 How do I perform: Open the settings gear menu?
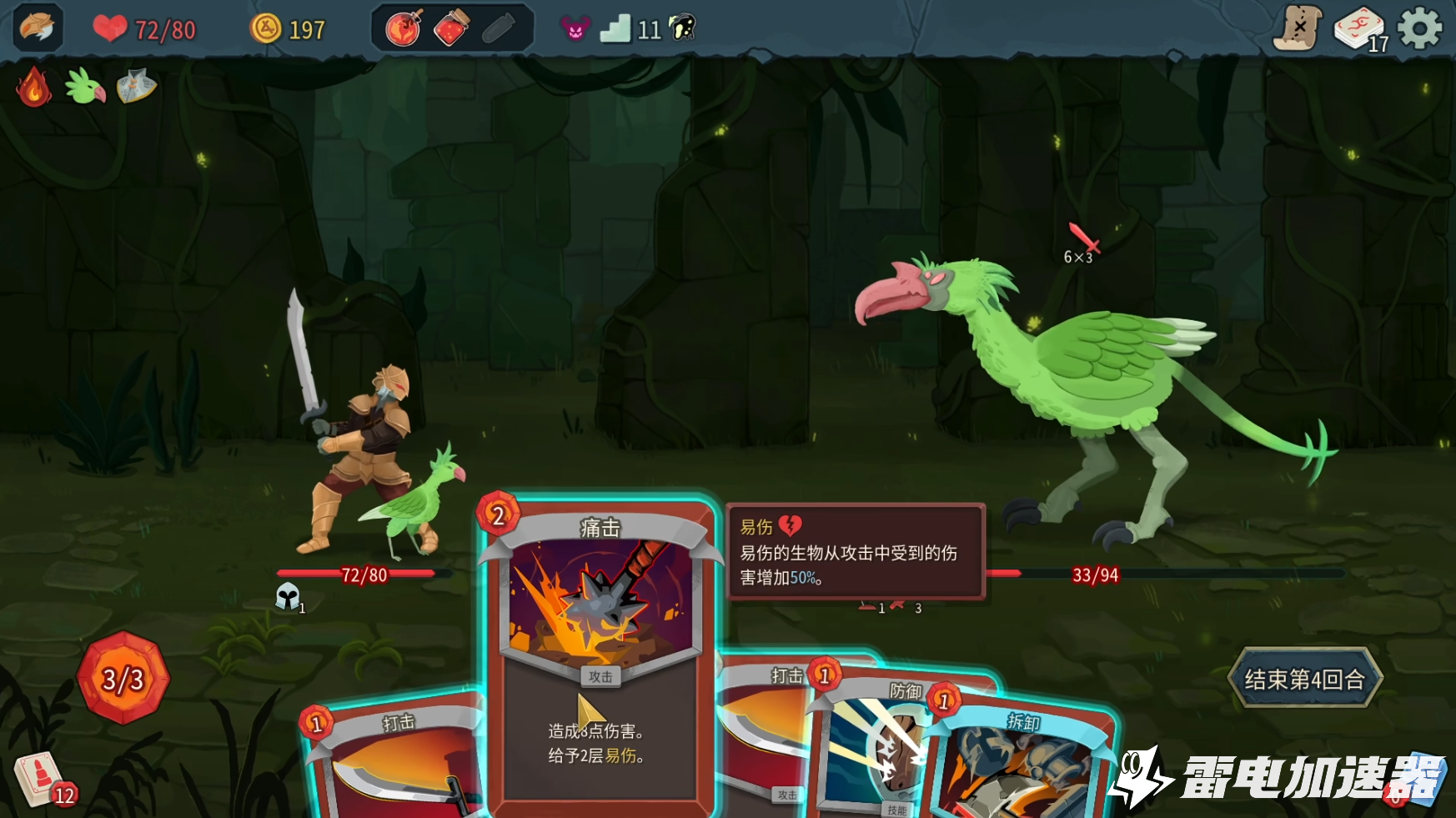tap(1419, 29)
